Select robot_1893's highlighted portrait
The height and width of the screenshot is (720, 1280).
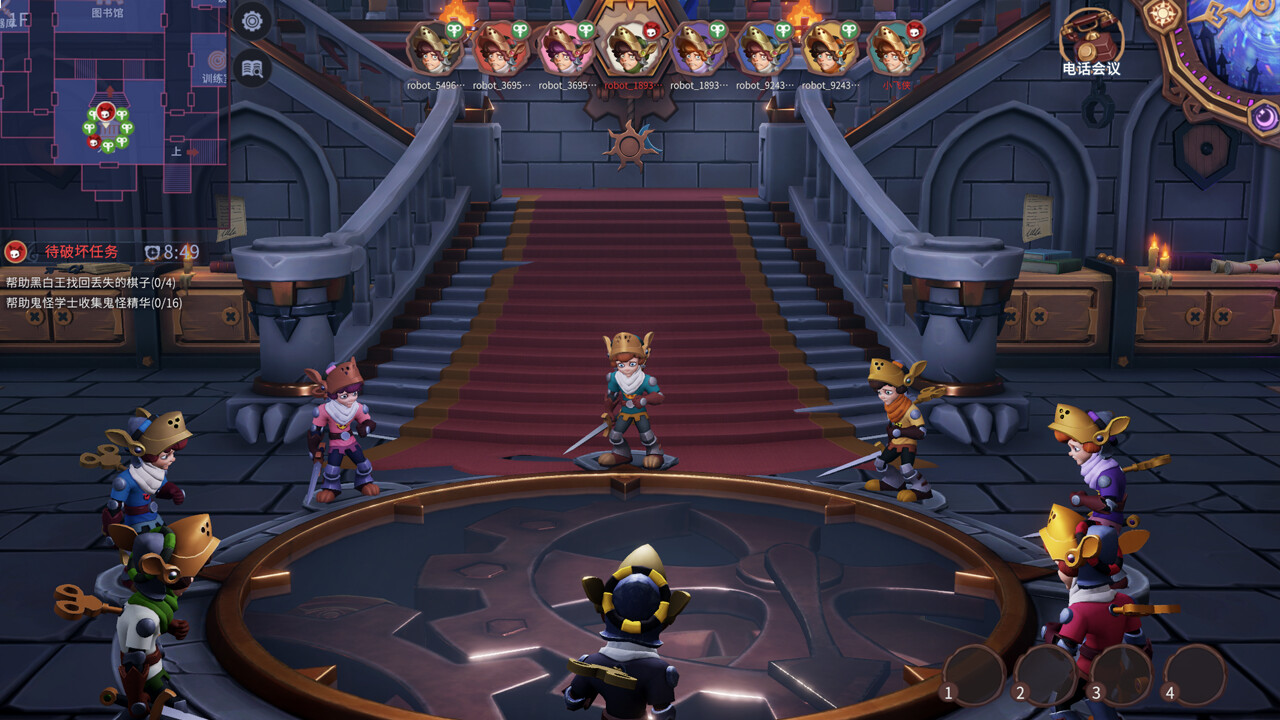point(629,50)
